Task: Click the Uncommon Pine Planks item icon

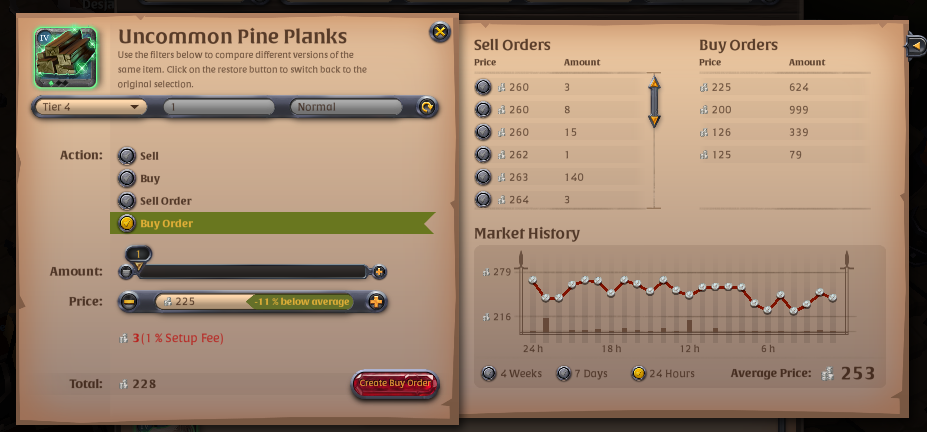Action: (x=65, y=58)
